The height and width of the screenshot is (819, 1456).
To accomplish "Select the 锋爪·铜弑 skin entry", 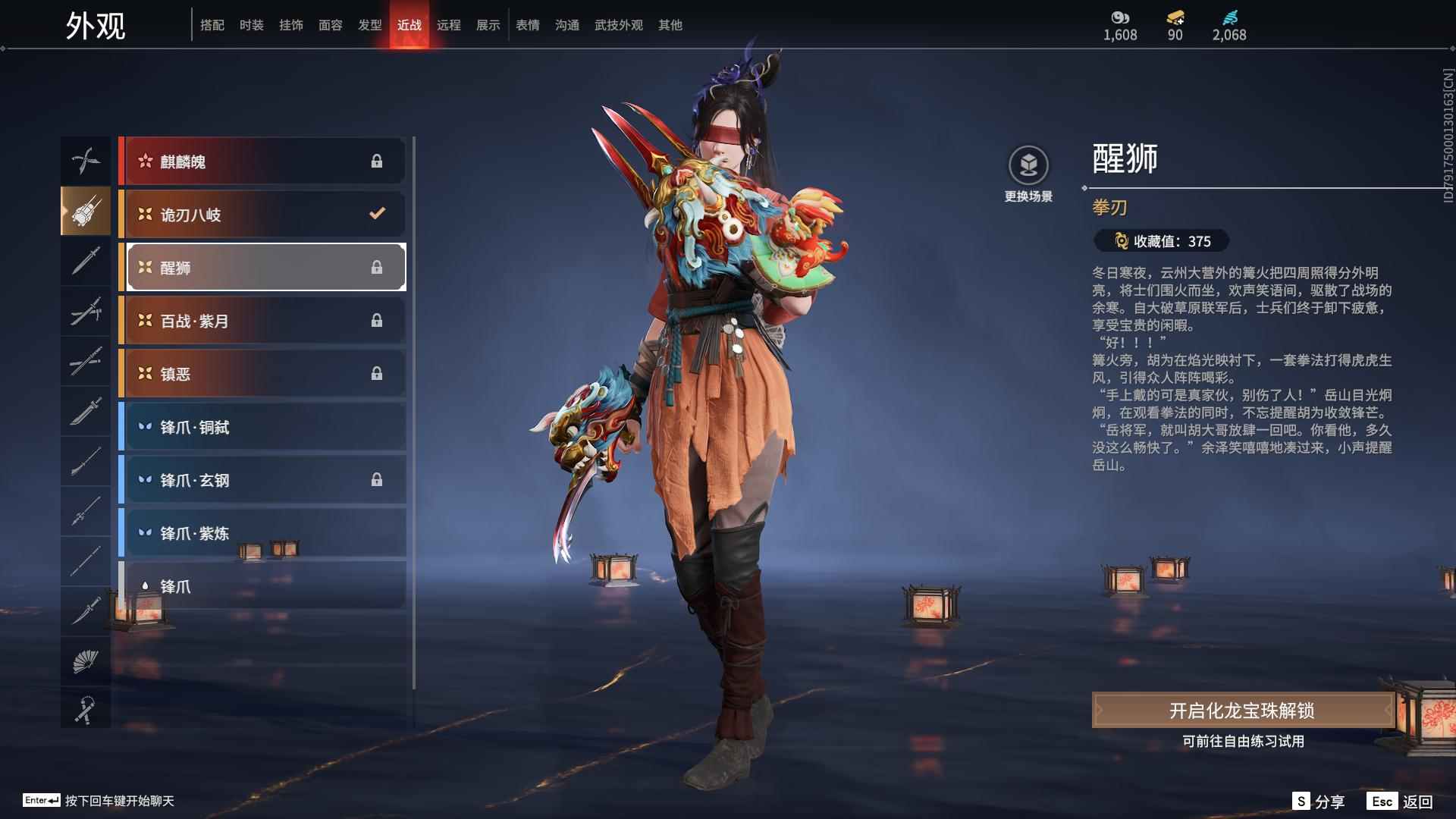I will 262,427.
